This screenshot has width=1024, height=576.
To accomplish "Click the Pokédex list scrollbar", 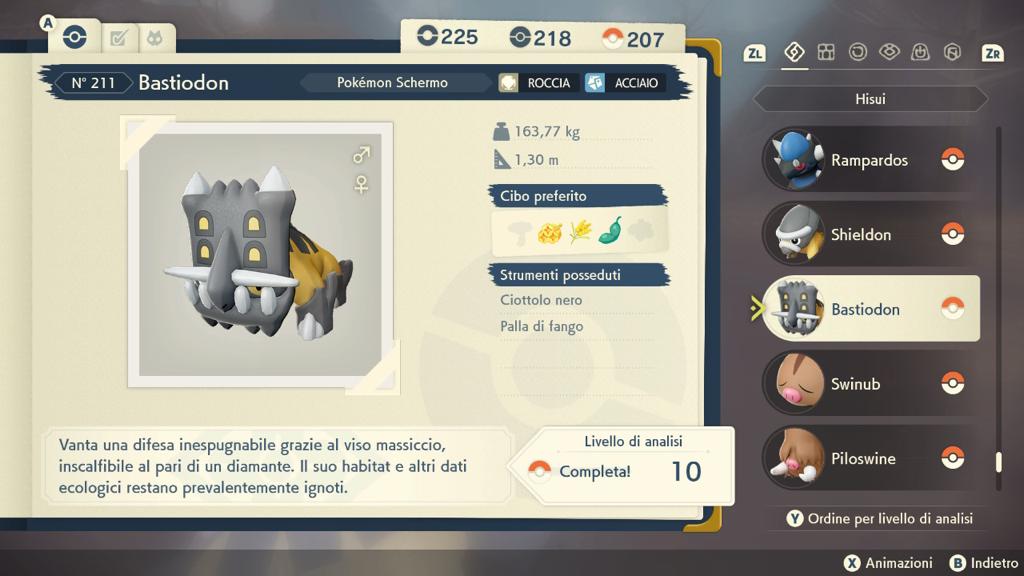I will (998, 300).
